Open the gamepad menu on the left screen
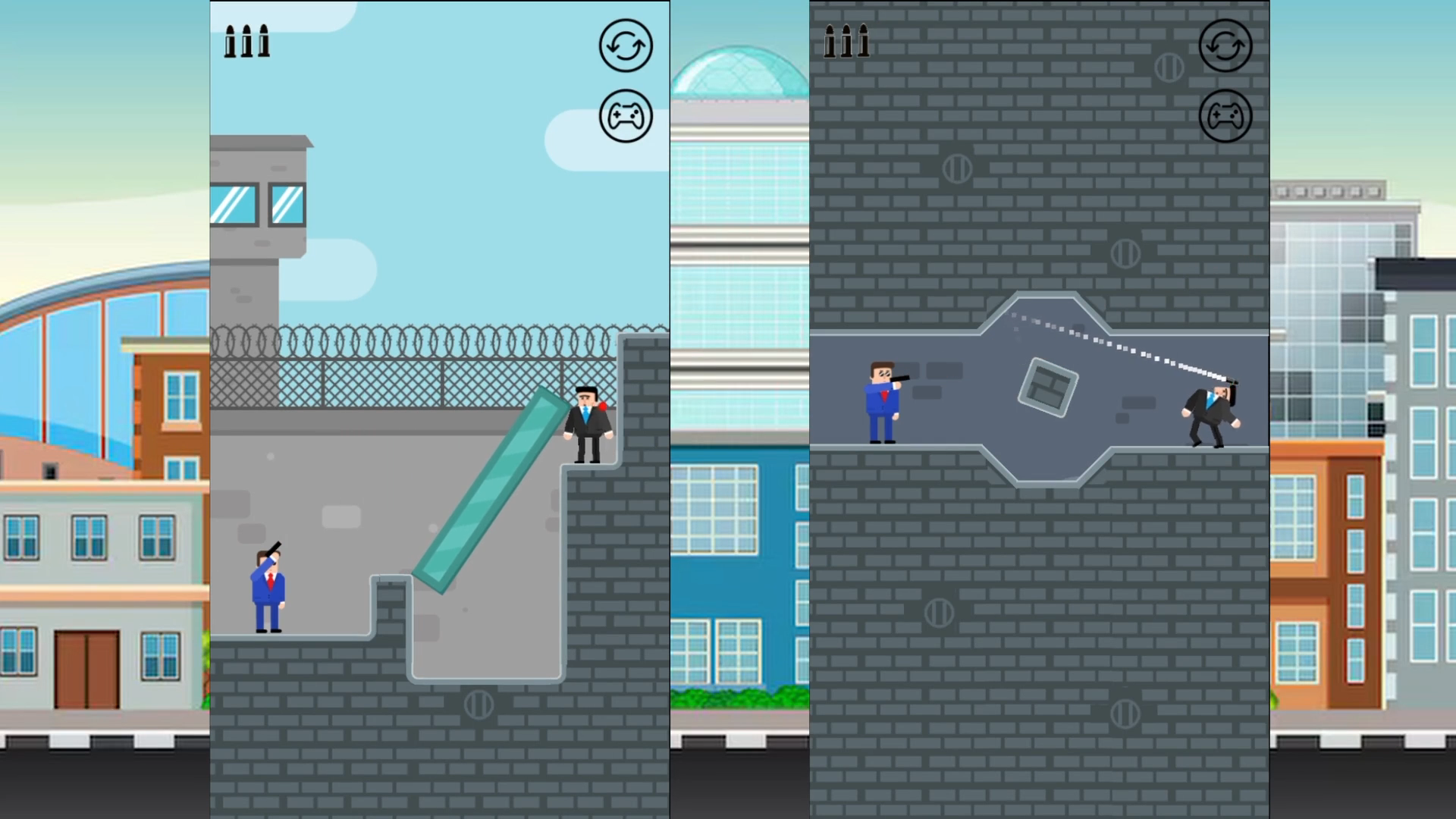The width and height of the screenshot is (1456, 819). [626, 115]
